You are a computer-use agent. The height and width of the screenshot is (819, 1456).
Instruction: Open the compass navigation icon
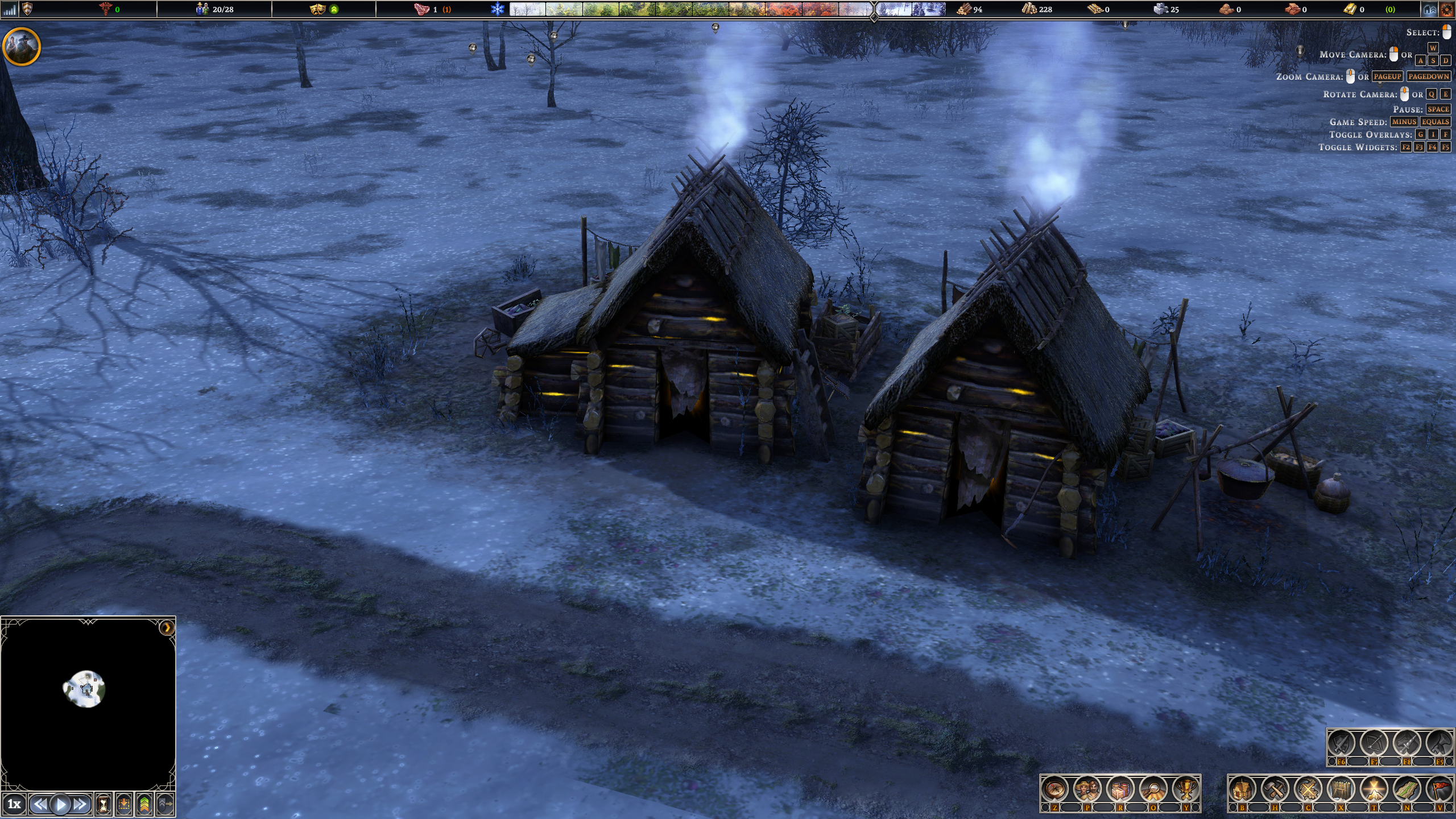point(1055,789)
